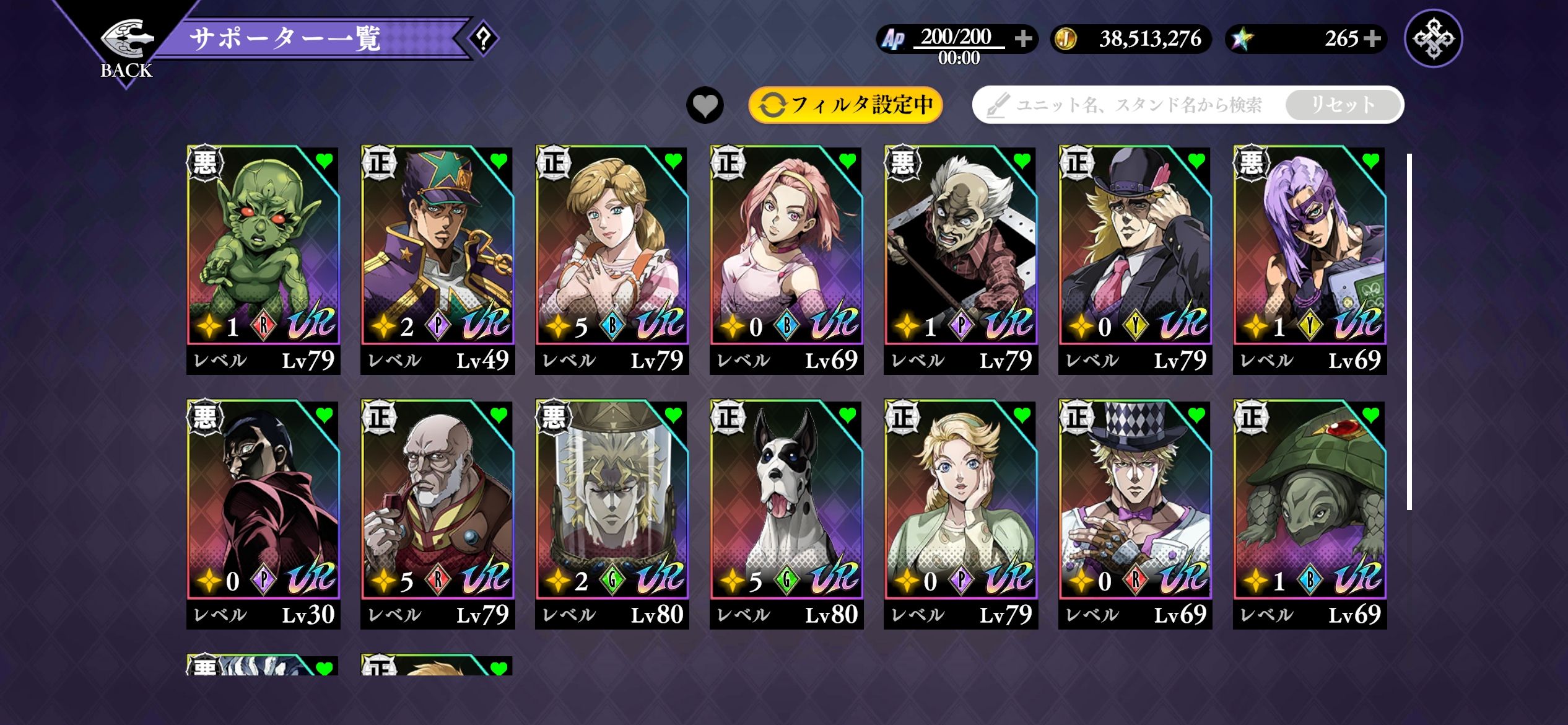Select the bald bearded elder with pipe

[x=438, y=514]
